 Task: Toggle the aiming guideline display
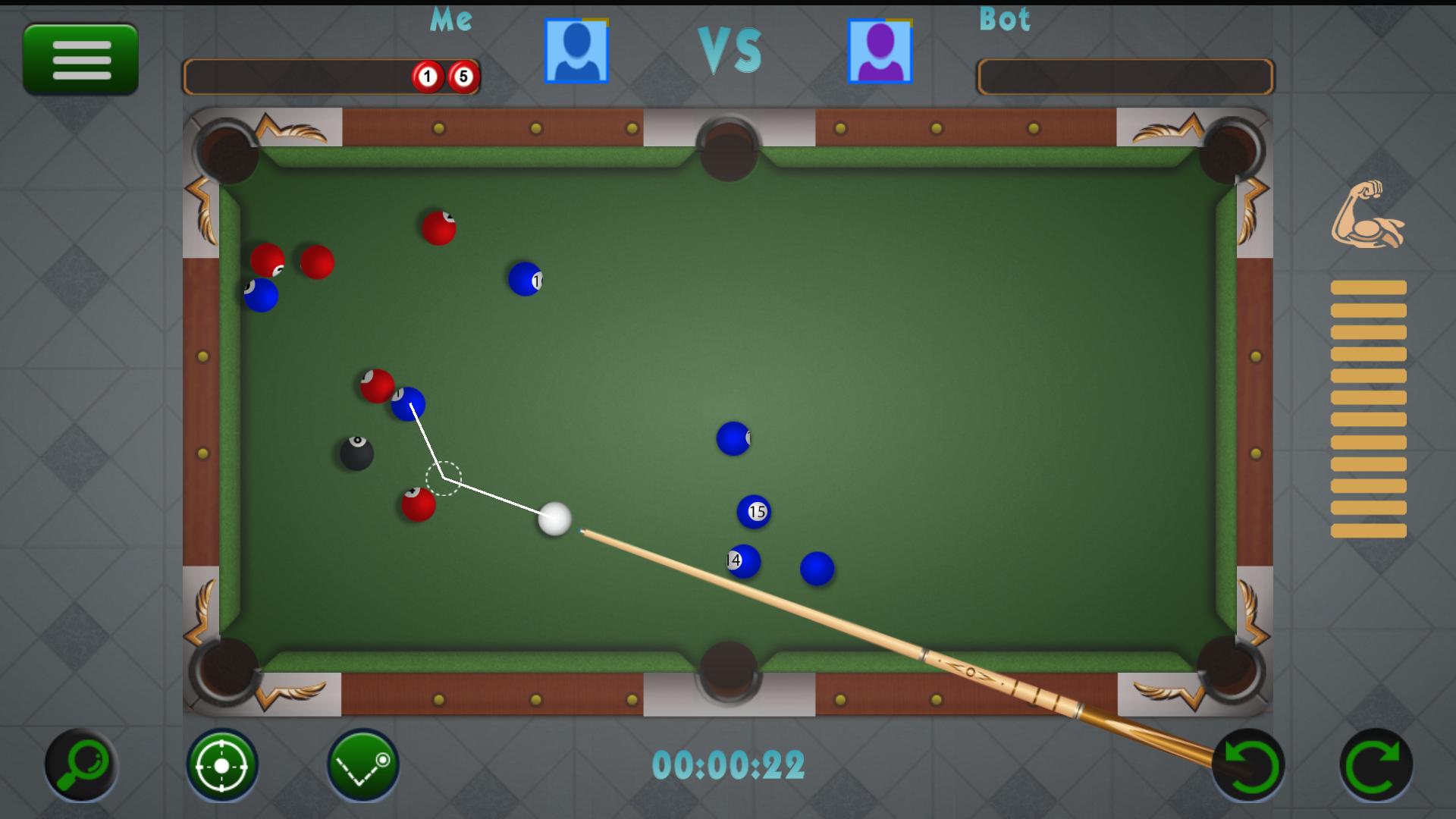362,764
